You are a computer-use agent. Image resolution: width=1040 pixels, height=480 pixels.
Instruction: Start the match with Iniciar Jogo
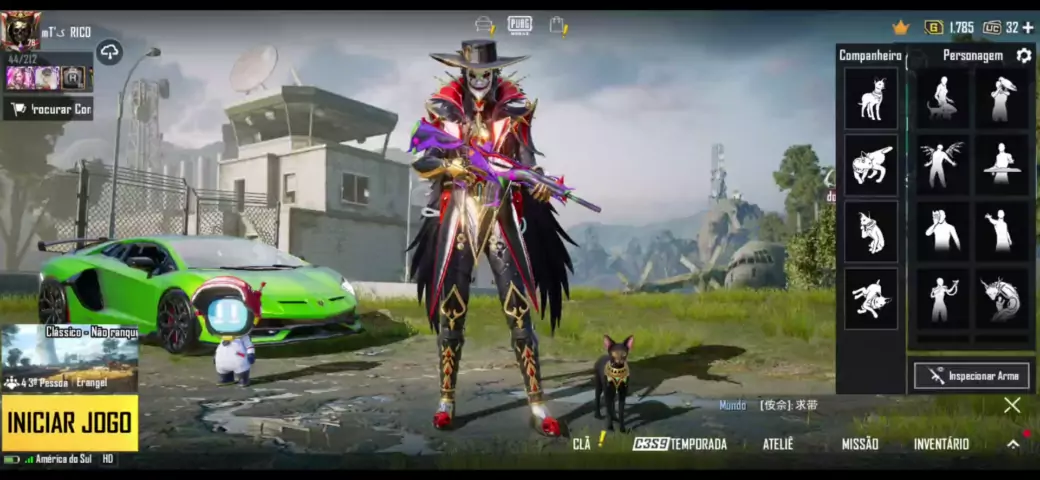click(x=69, y=422)
